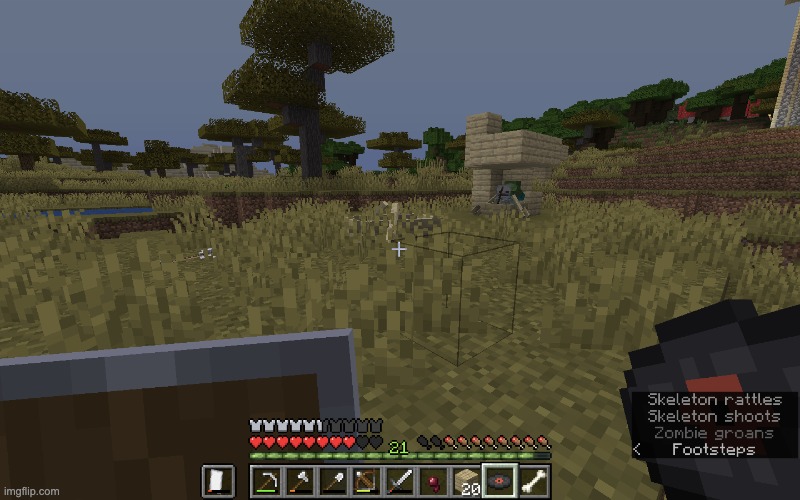Select the pickaxe hotbar slot

pyautogui.click(x=264, y=482)
